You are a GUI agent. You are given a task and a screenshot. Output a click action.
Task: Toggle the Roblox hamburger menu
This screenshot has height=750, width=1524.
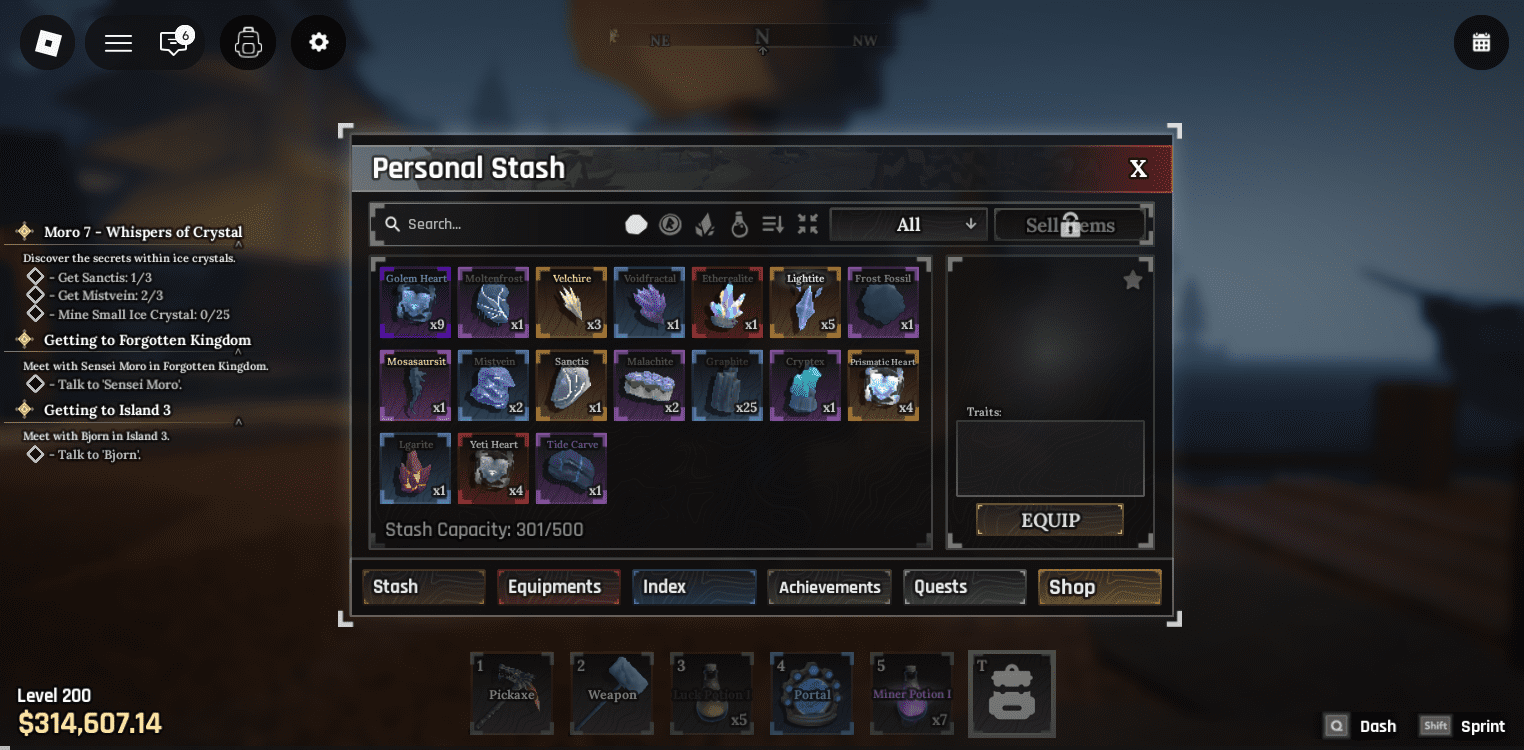click(117, 42)
